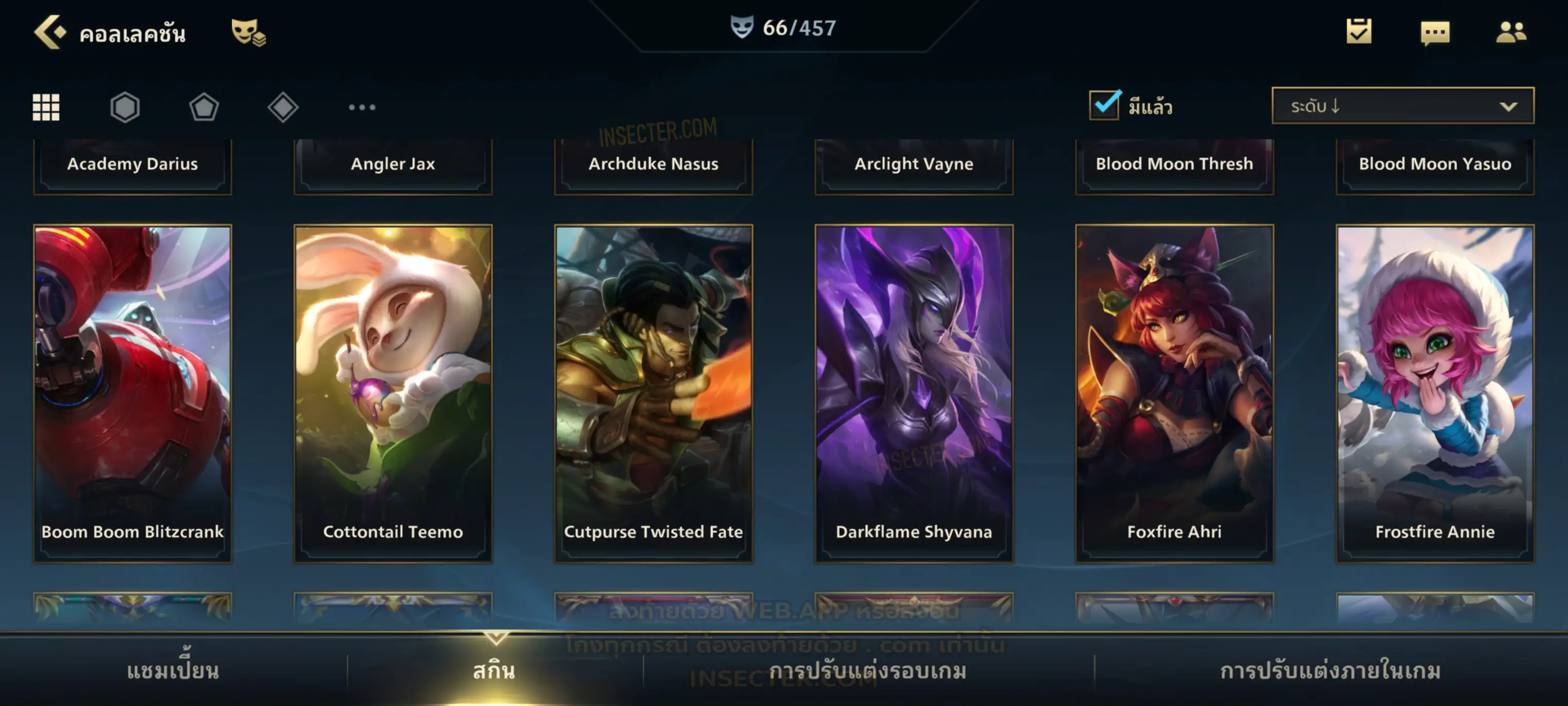Select the grid all-skins filter

tap(46, 107)
